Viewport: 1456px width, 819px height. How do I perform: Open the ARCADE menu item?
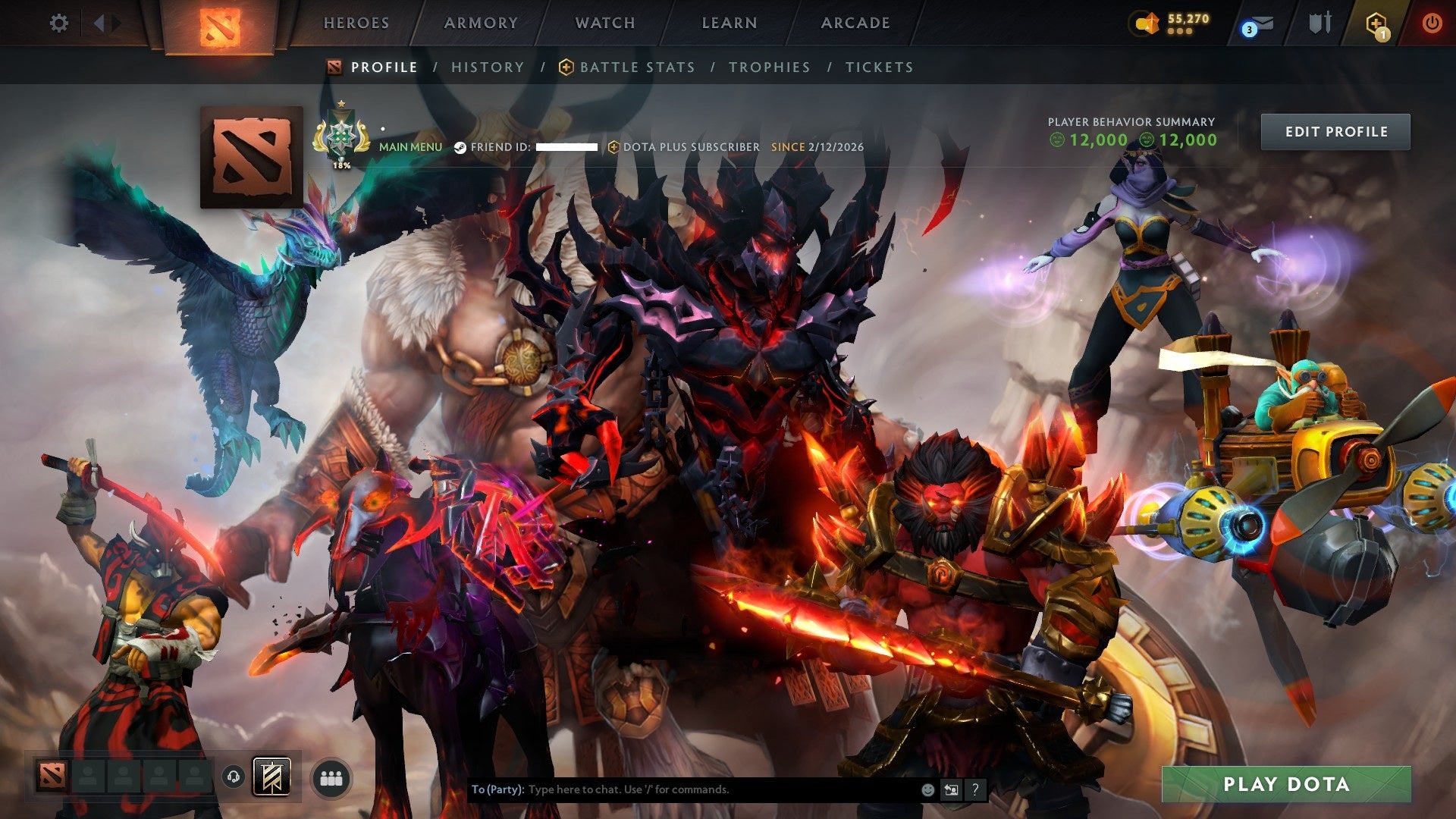[855, 23]
